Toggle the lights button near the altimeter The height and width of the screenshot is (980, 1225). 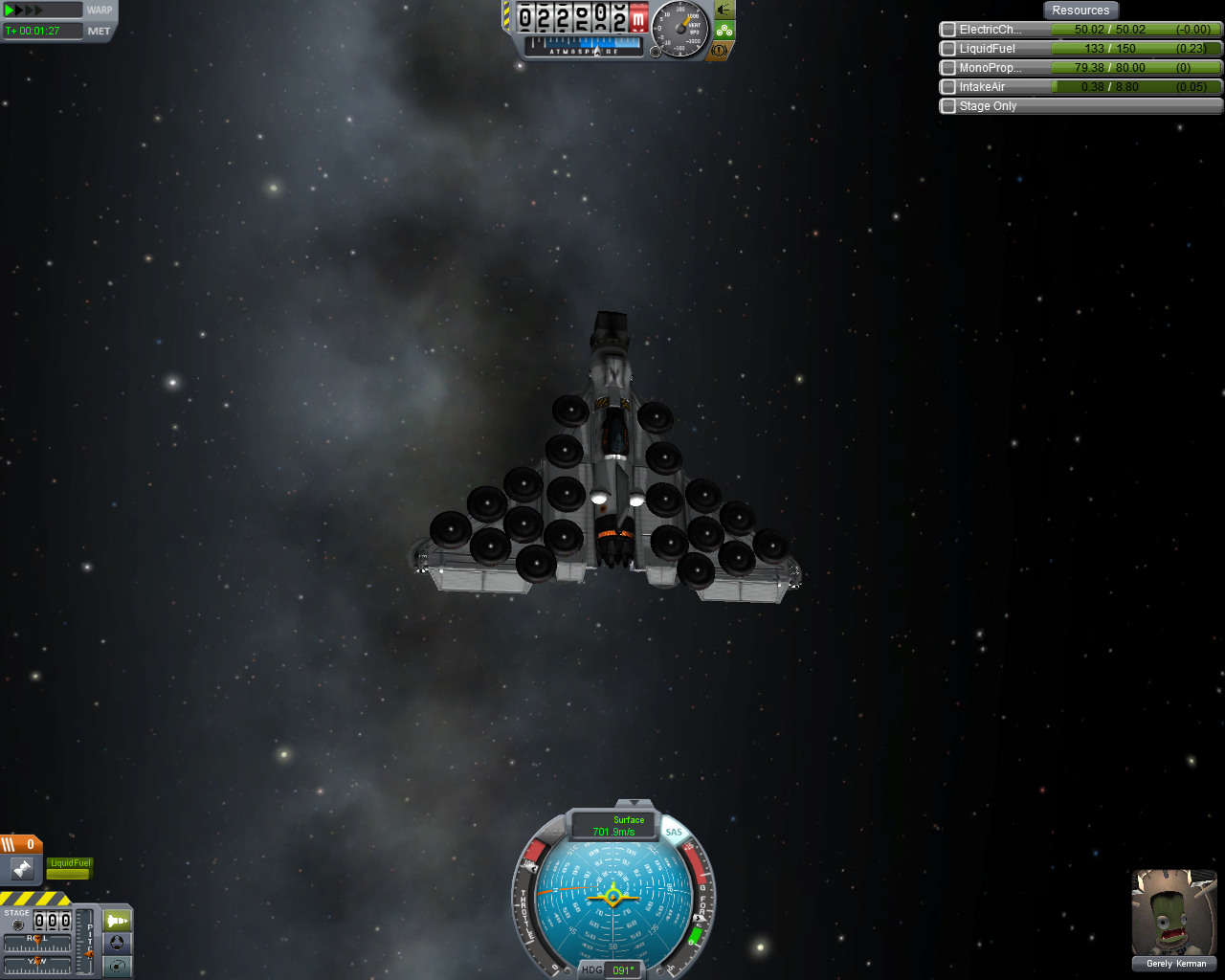pos(724,10)
